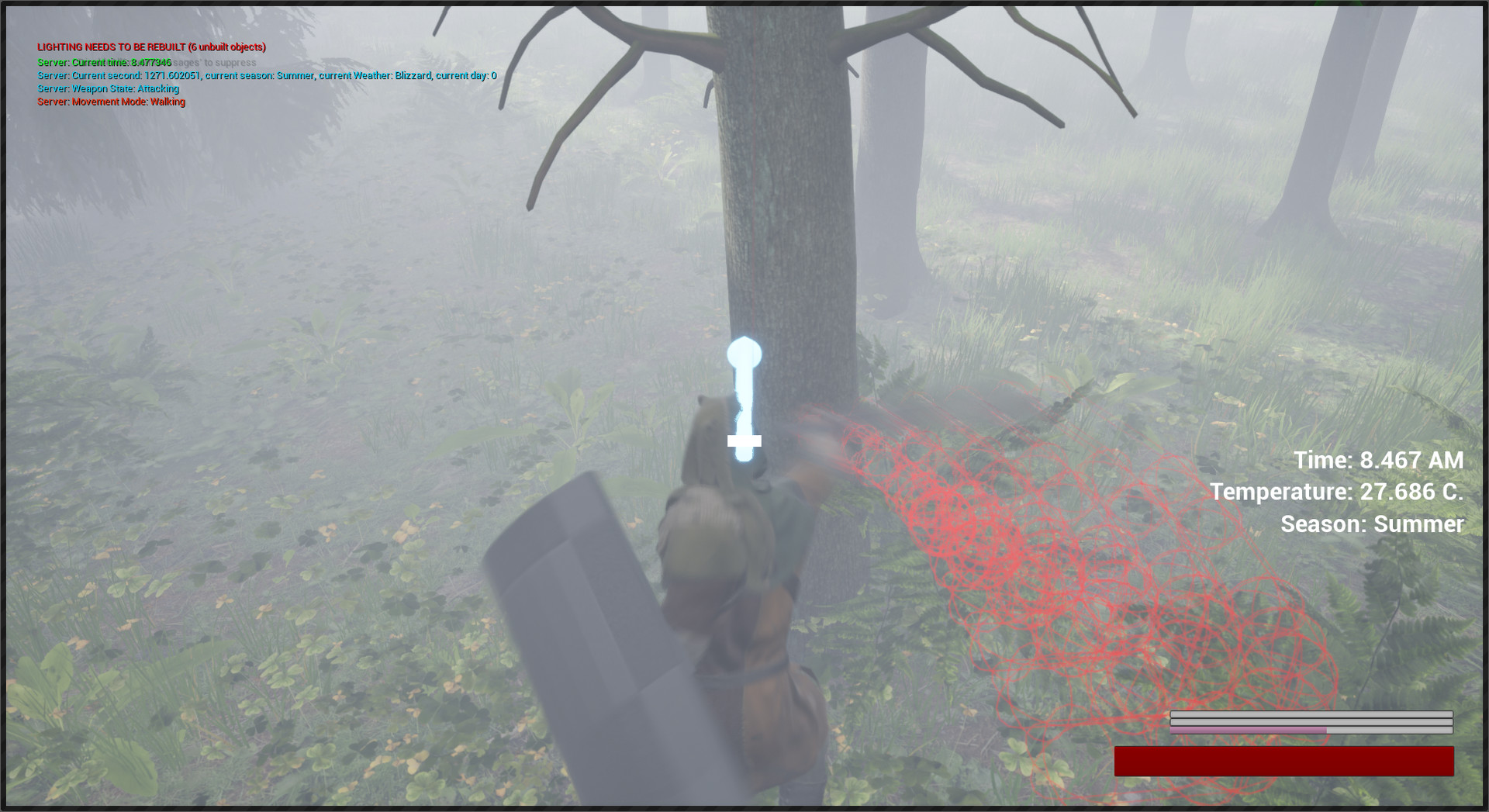Screen dimensions: 1489x812
Task: Select the 'Time: 8.467 AM' HUD label
Action: (1377, 459)
